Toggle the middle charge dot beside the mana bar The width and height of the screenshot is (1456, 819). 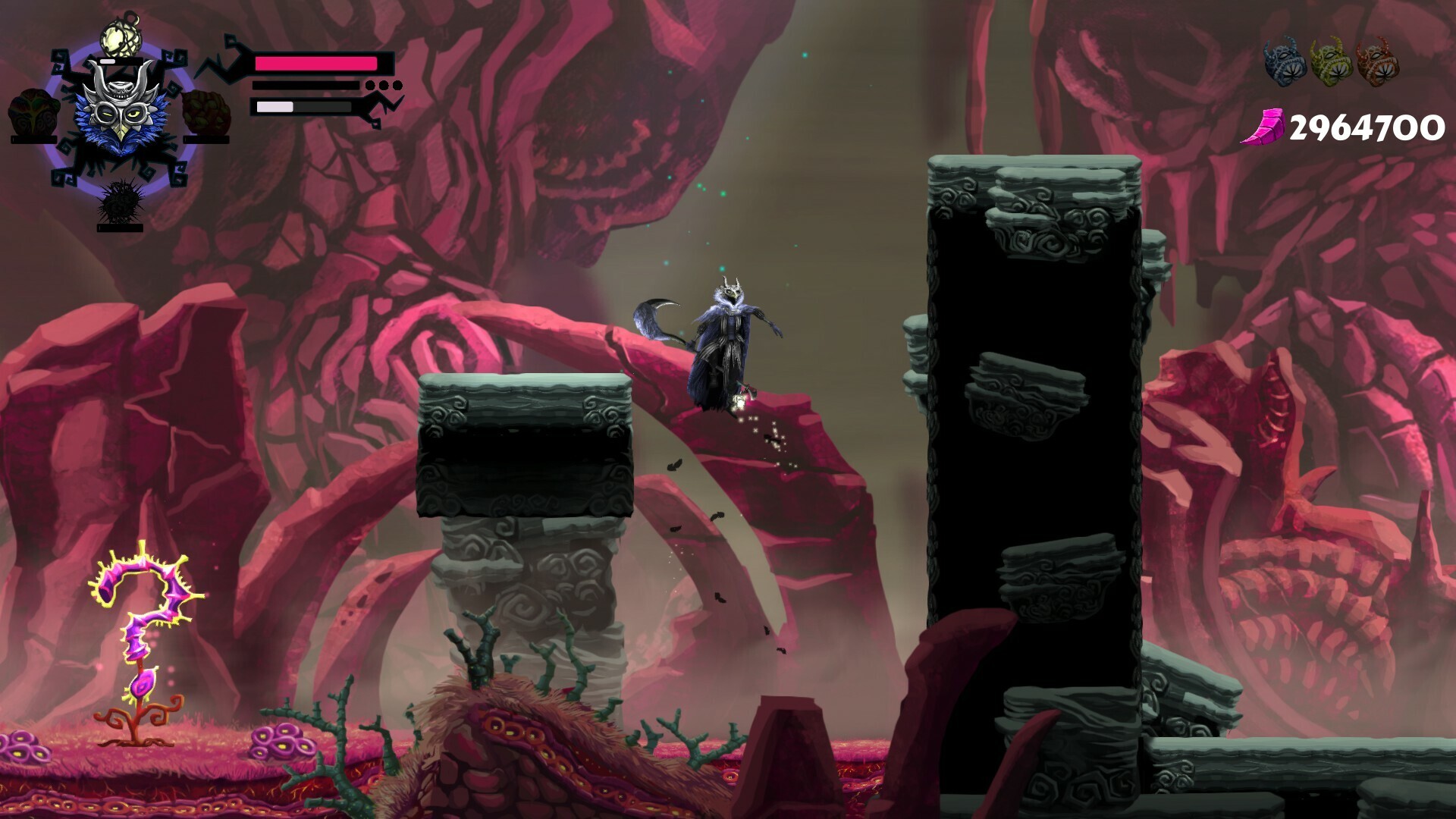pyautogui.click(x=384, y=86)
